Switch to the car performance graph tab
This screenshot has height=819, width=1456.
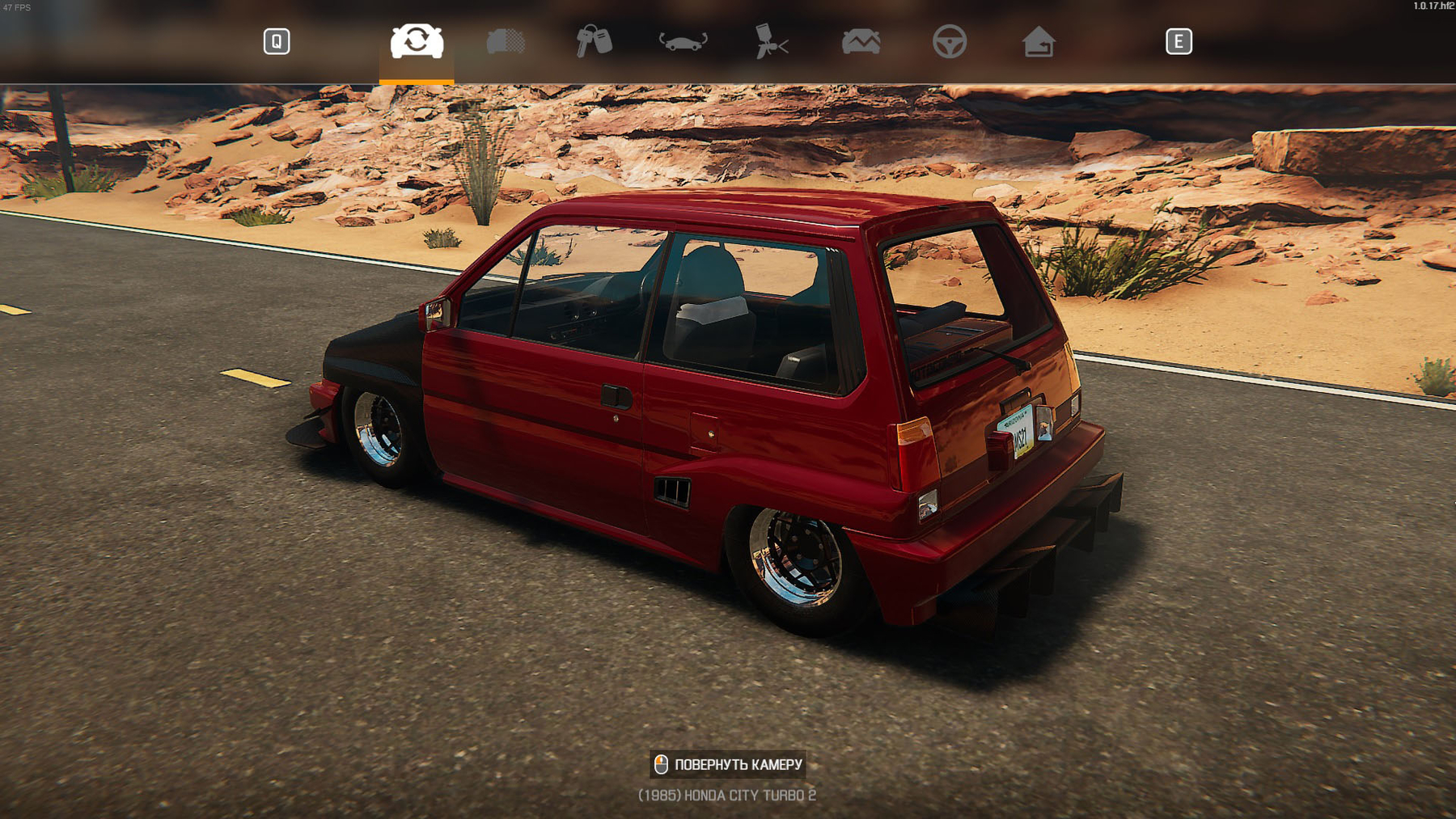coord(861,41)
